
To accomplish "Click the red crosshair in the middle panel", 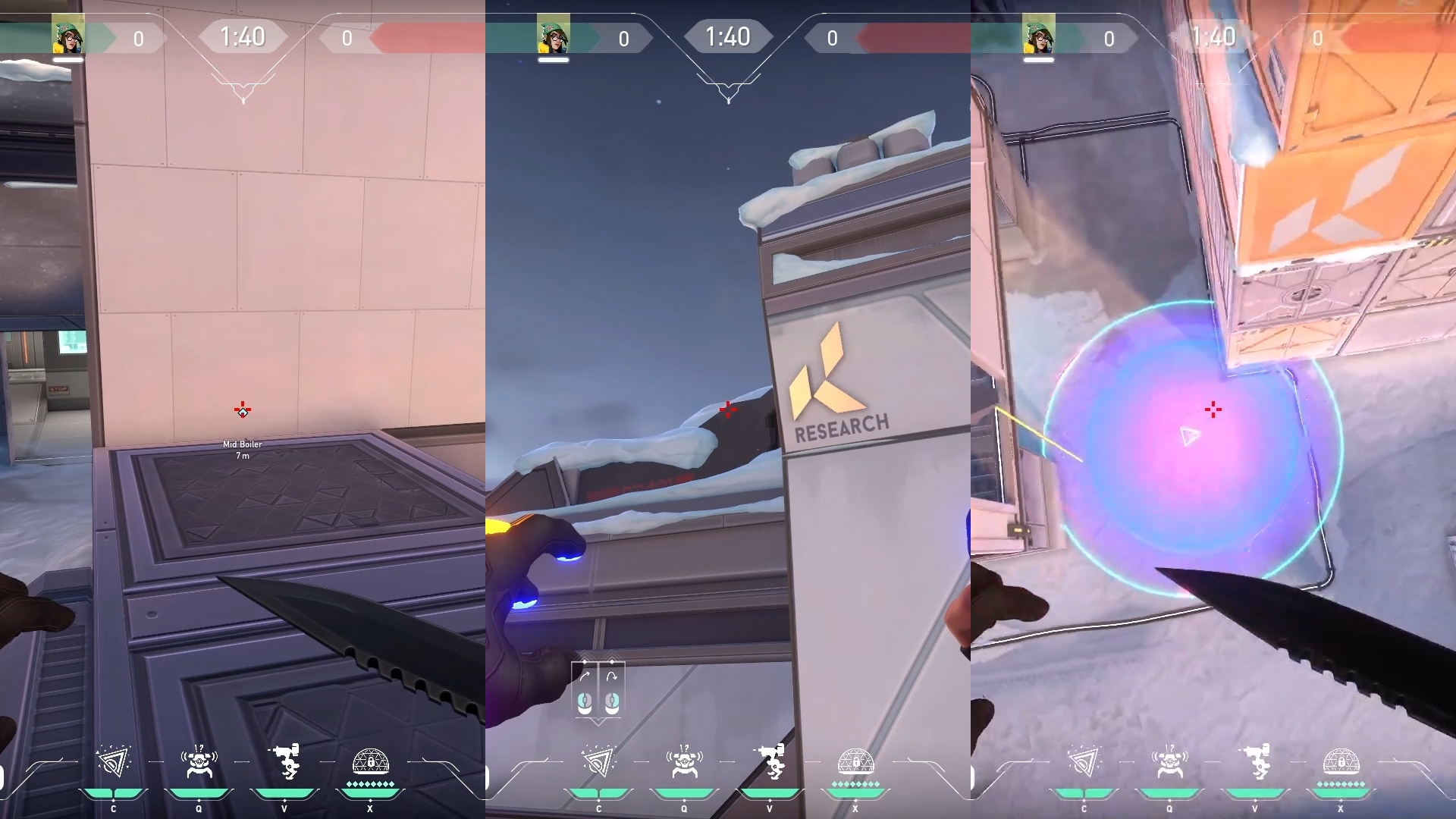I will 728,410.
